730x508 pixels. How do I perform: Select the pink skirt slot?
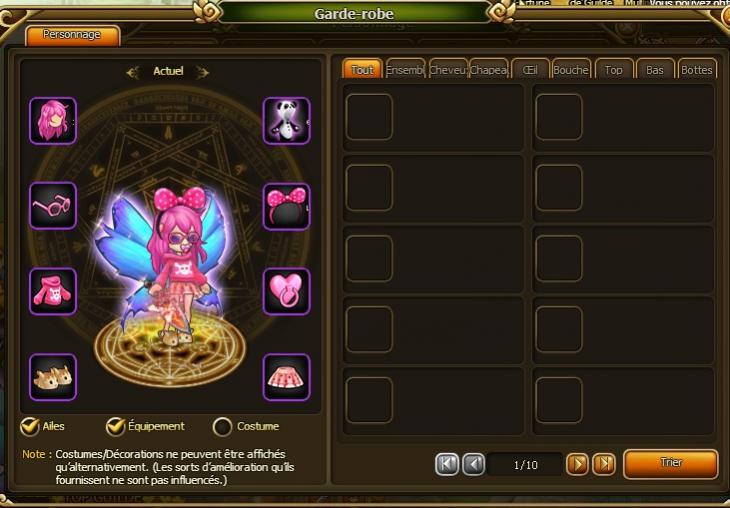(286, 377)
